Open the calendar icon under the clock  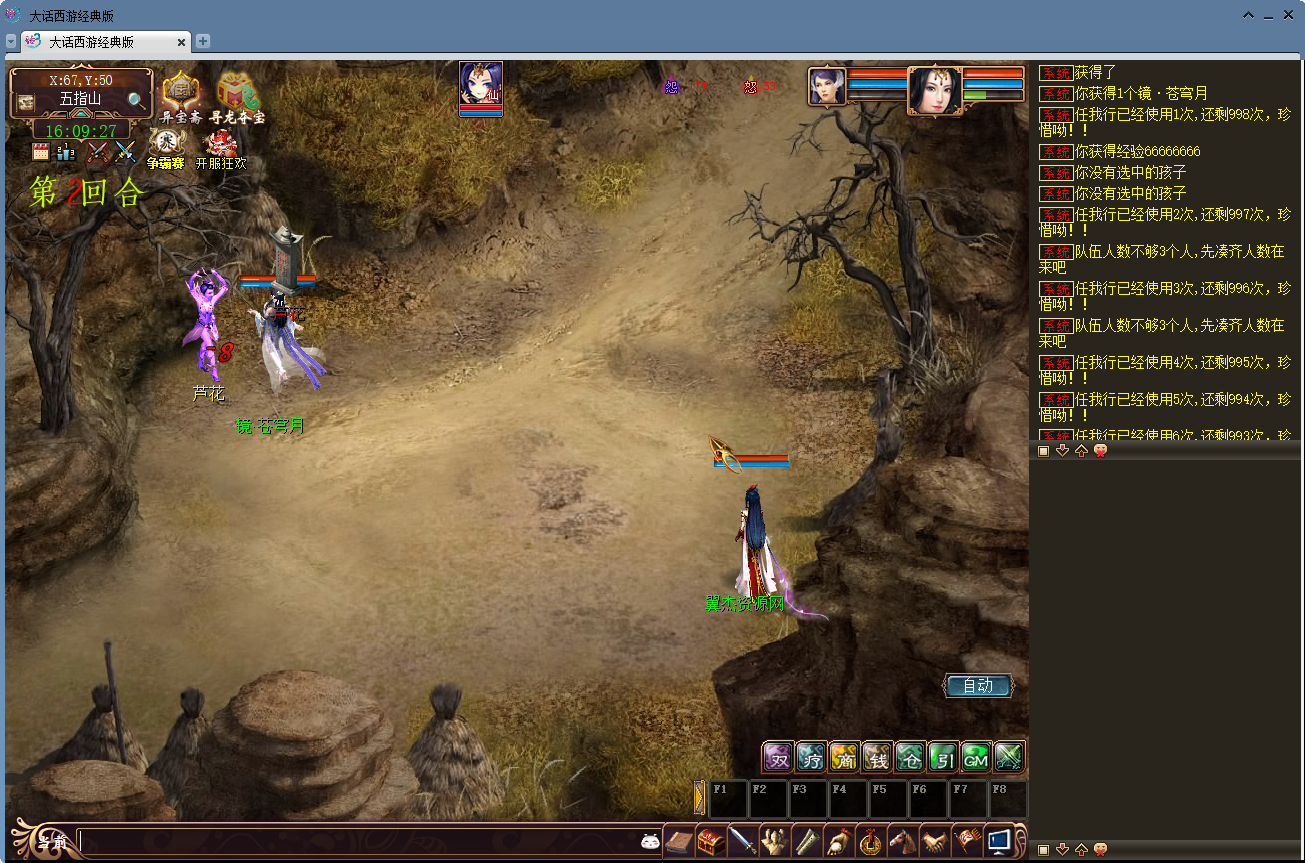(x=41, y=153)
